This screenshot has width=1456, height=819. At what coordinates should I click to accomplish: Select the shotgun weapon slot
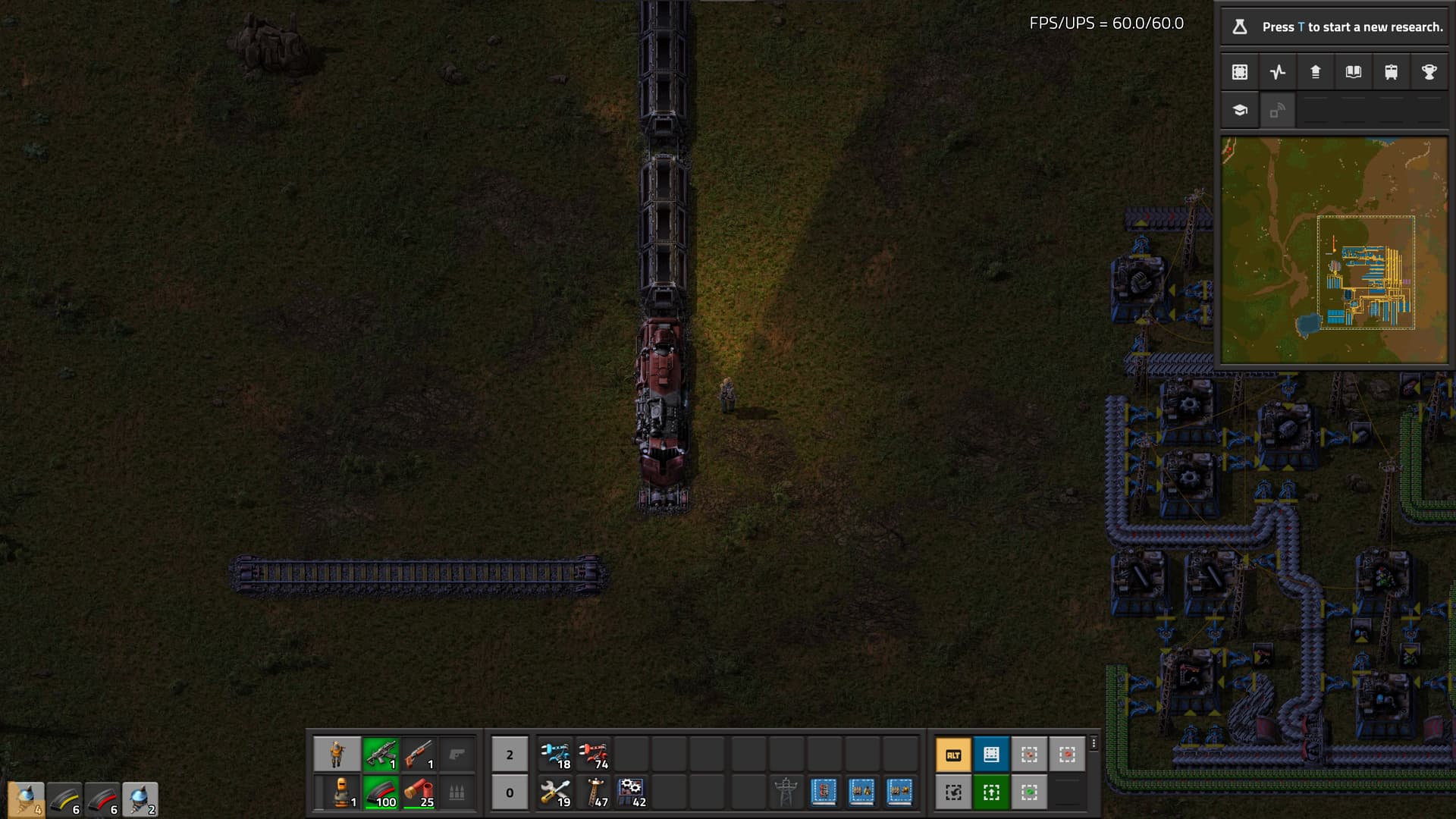[x=419, y=755]
